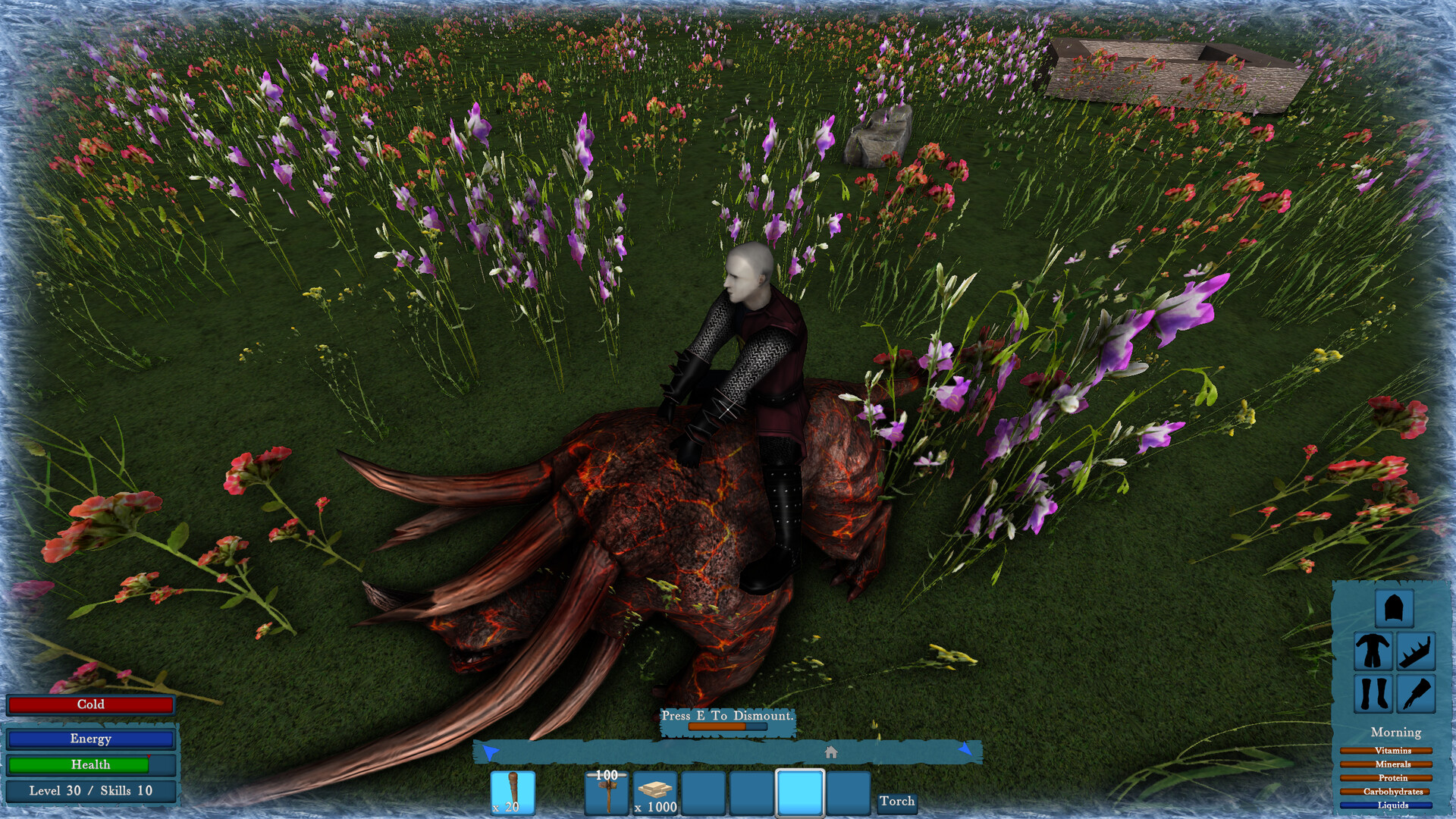Click the Energy status bar
The image size is (1456, 819).
tap(90, 738)
